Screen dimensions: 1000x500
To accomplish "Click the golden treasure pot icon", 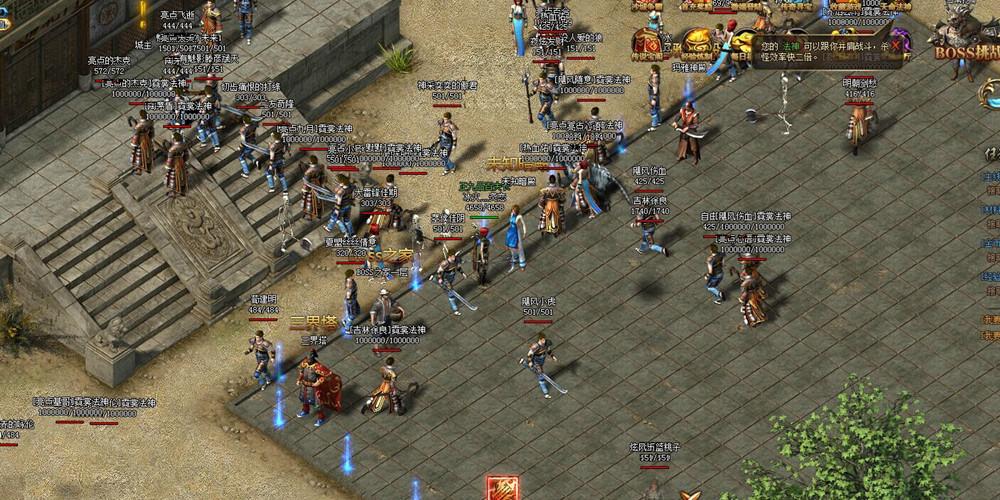I will pos(696,43).
